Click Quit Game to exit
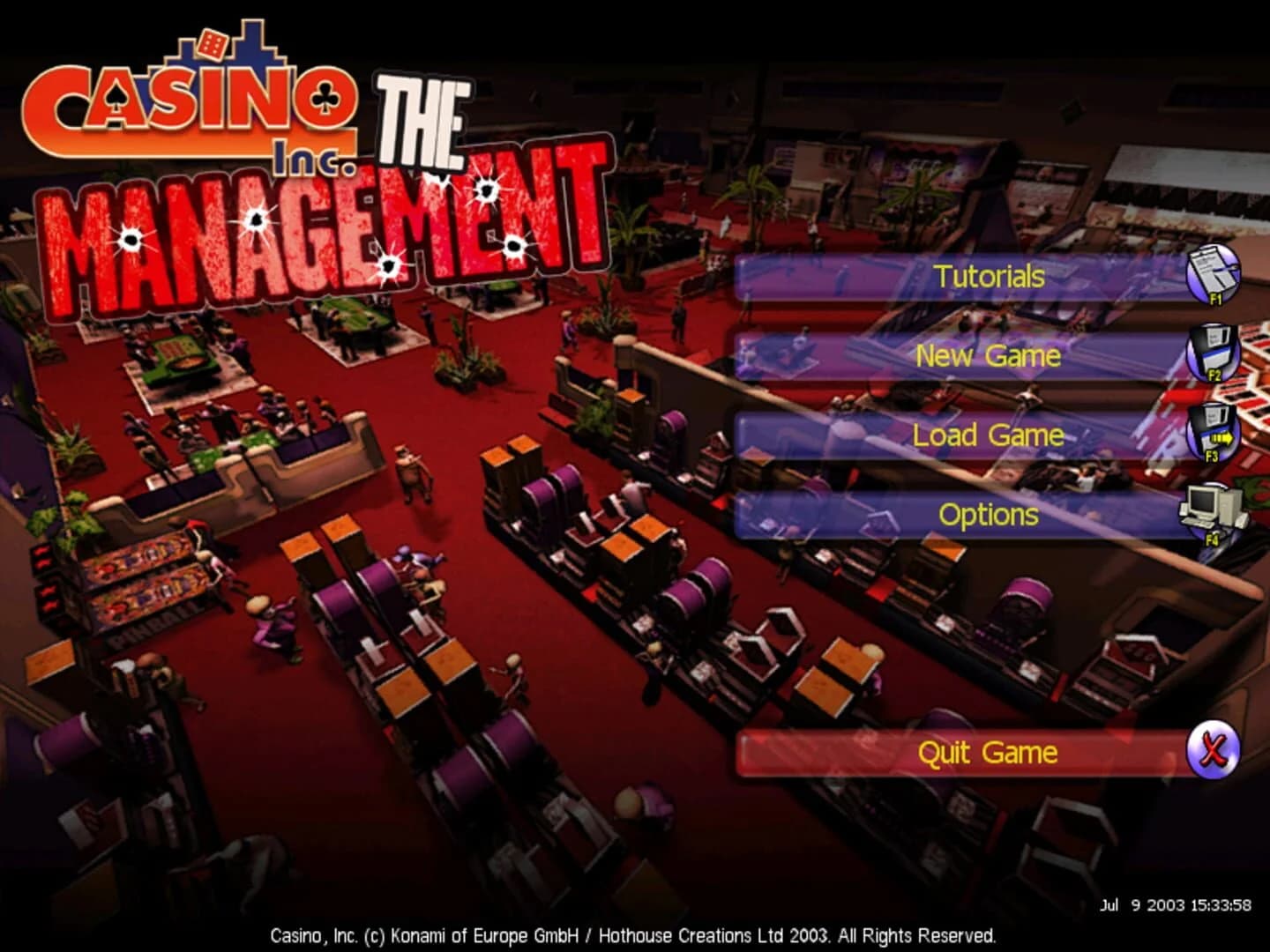 click(988, 751)
